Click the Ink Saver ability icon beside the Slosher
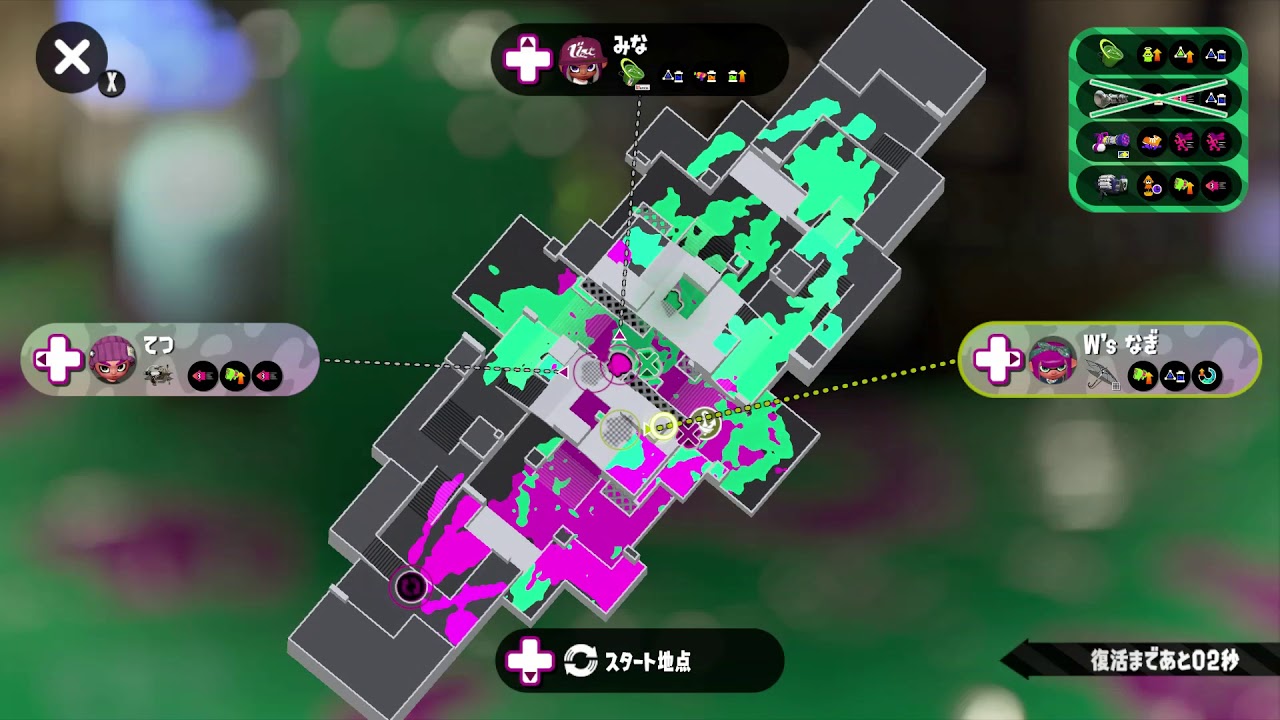Image resolution: width=1280 pixels, height=720 pixels. click(x=1215, y=57)
